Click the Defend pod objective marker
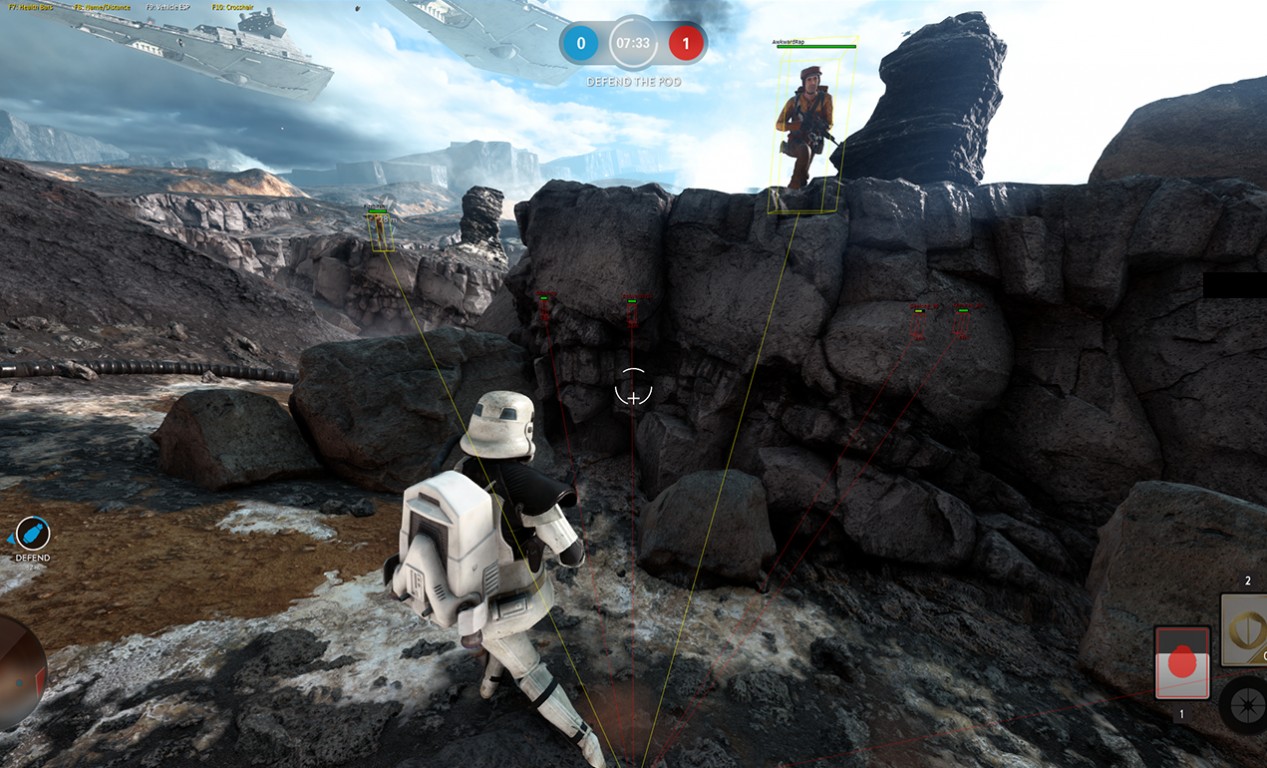This screenshot has width=1267, height=768. 33,534
